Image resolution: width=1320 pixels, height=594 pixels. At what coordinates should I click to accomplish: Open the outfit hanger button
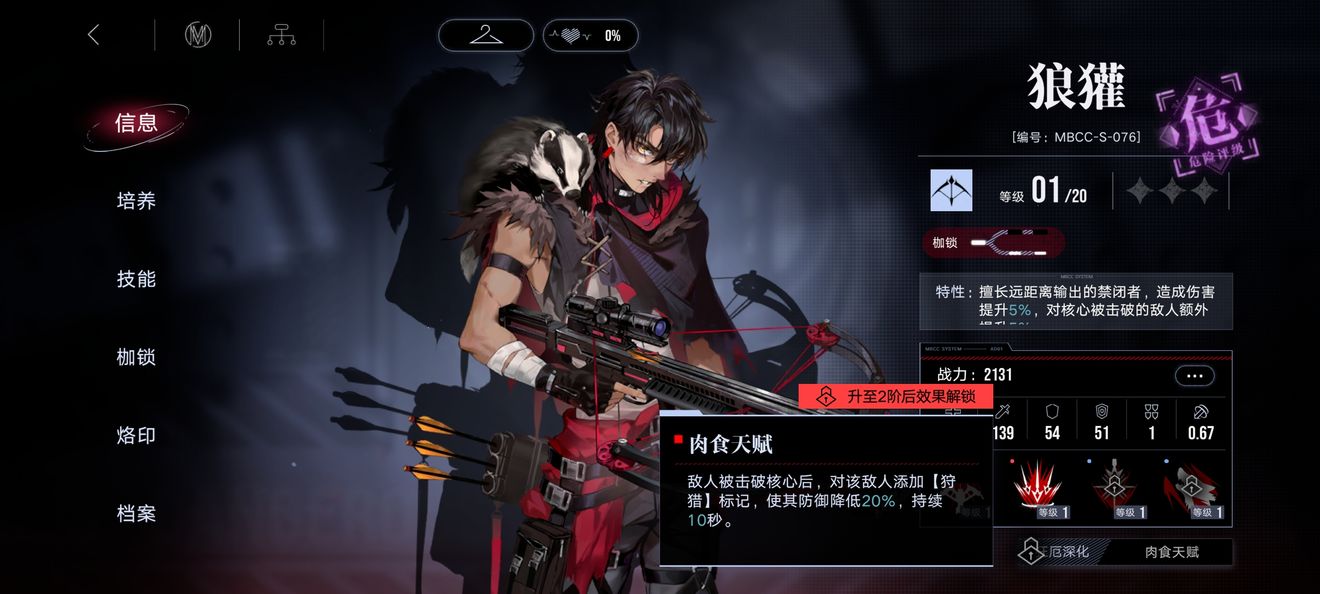point(486,35)
